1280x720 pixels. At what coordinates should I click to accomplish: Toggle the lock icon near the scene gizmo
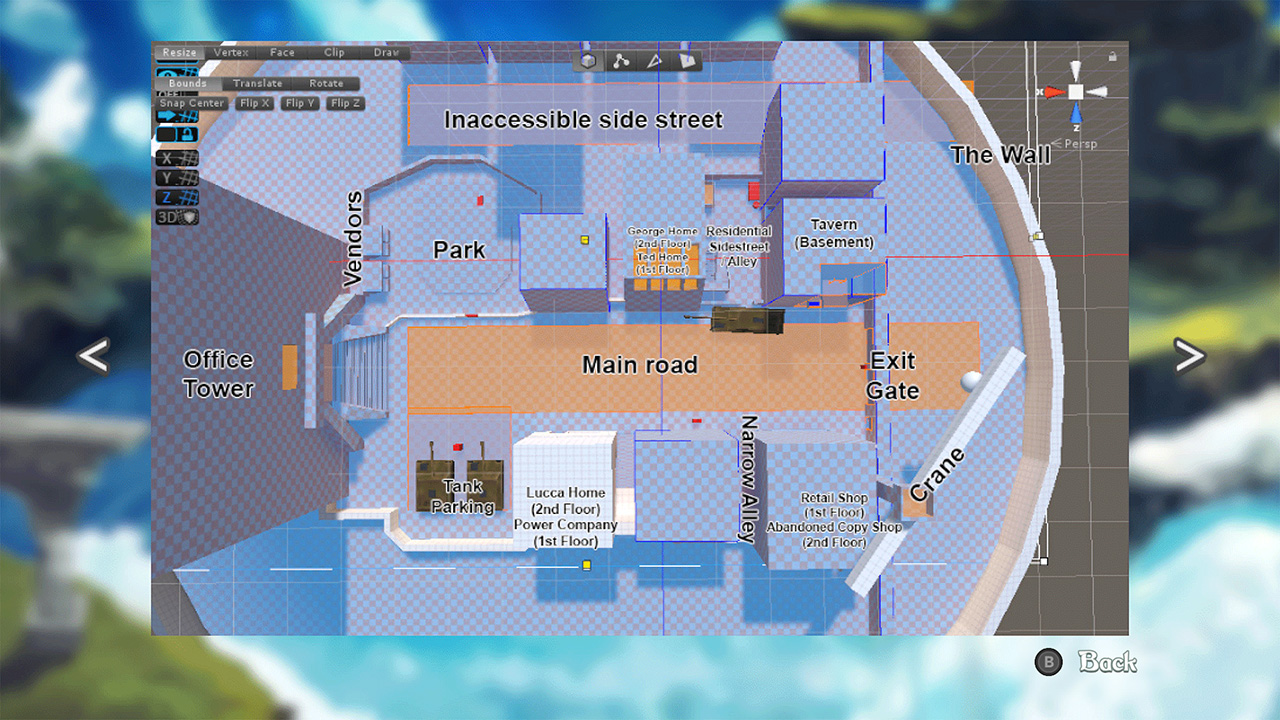point(1112,56)
